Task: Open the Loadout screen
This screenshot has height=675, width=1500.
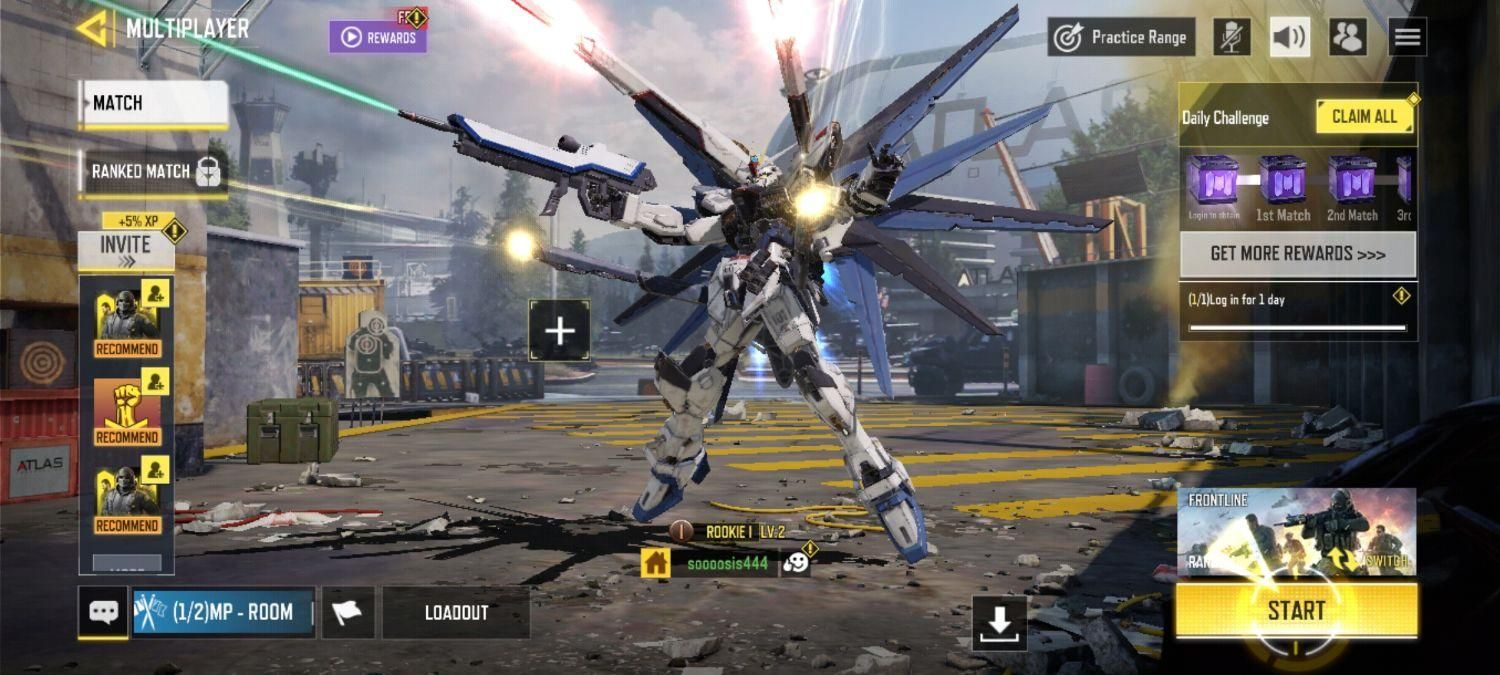Action: 456,613
